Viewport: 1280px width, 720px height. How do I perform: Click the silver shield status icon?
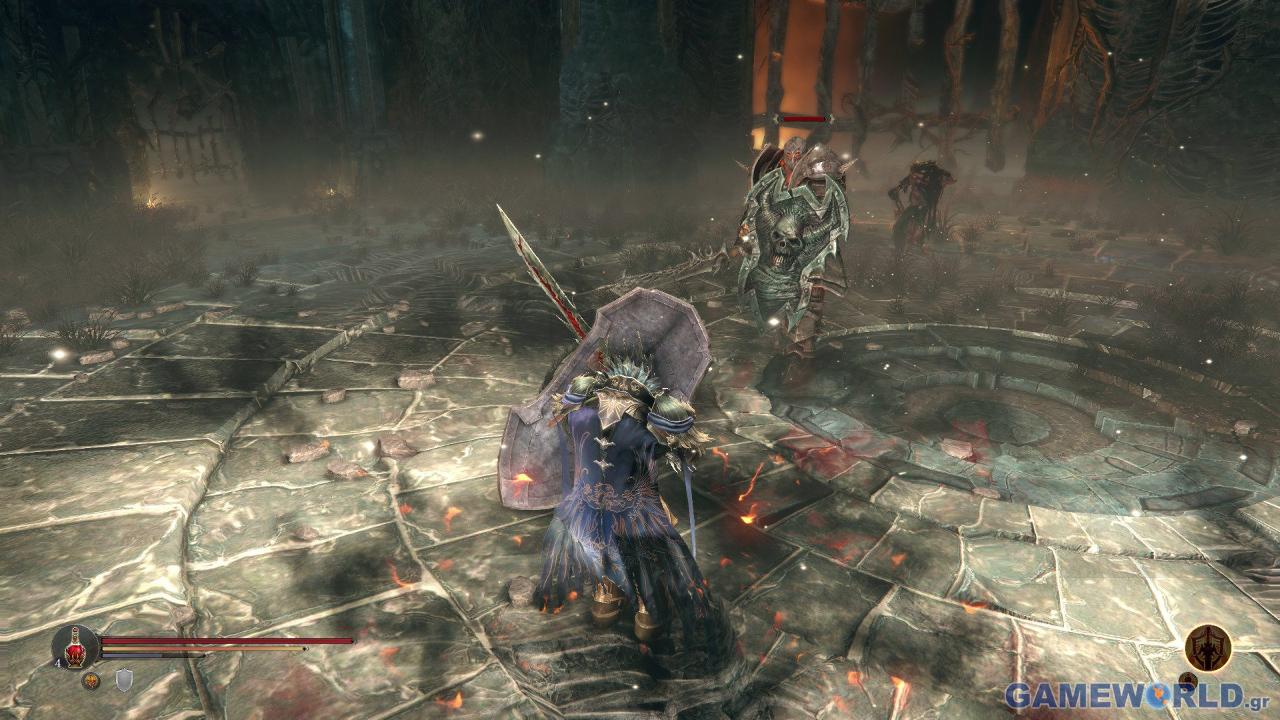coord(124,681)
